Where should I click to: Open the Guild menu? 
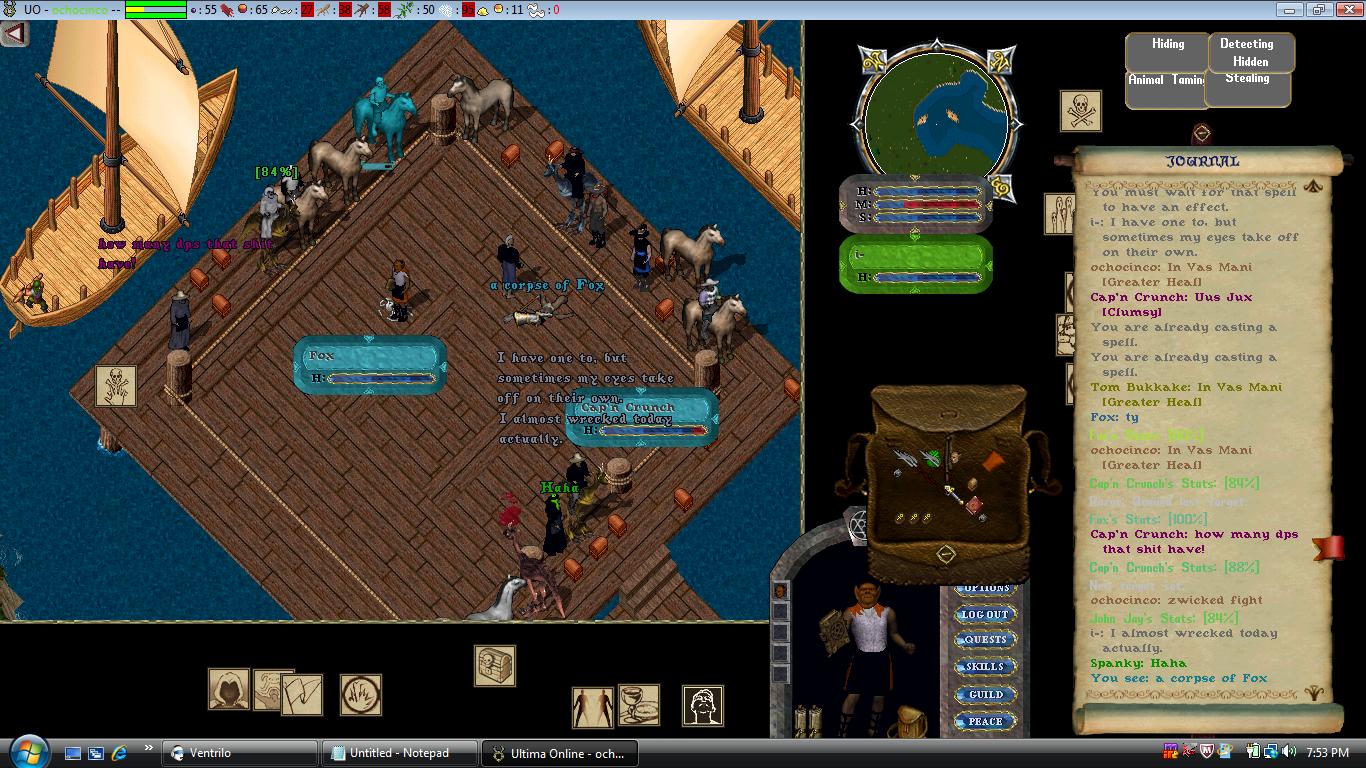(x=984, y=694)
